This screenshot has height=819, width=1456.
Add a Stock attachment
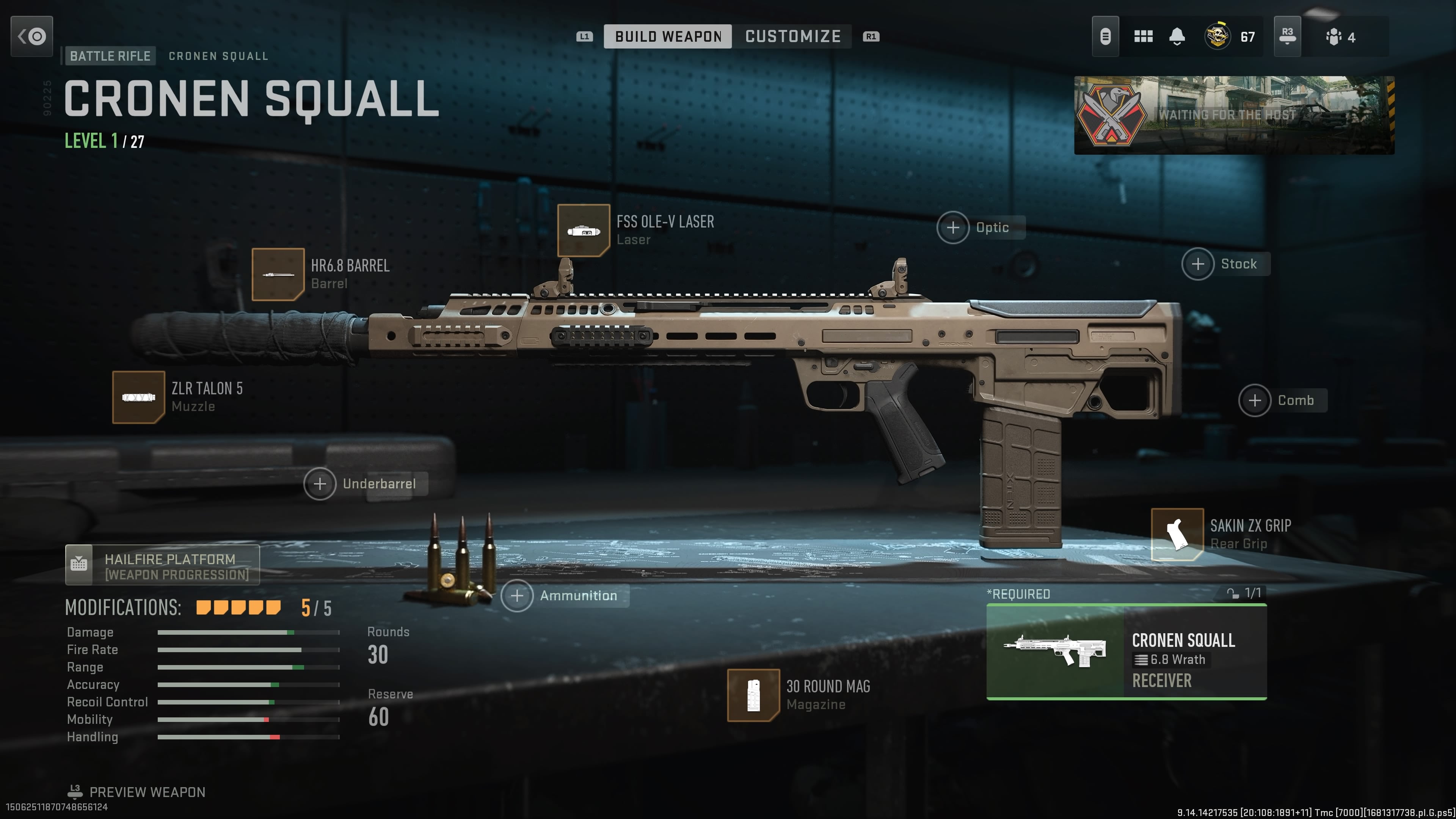point(1198,264)
